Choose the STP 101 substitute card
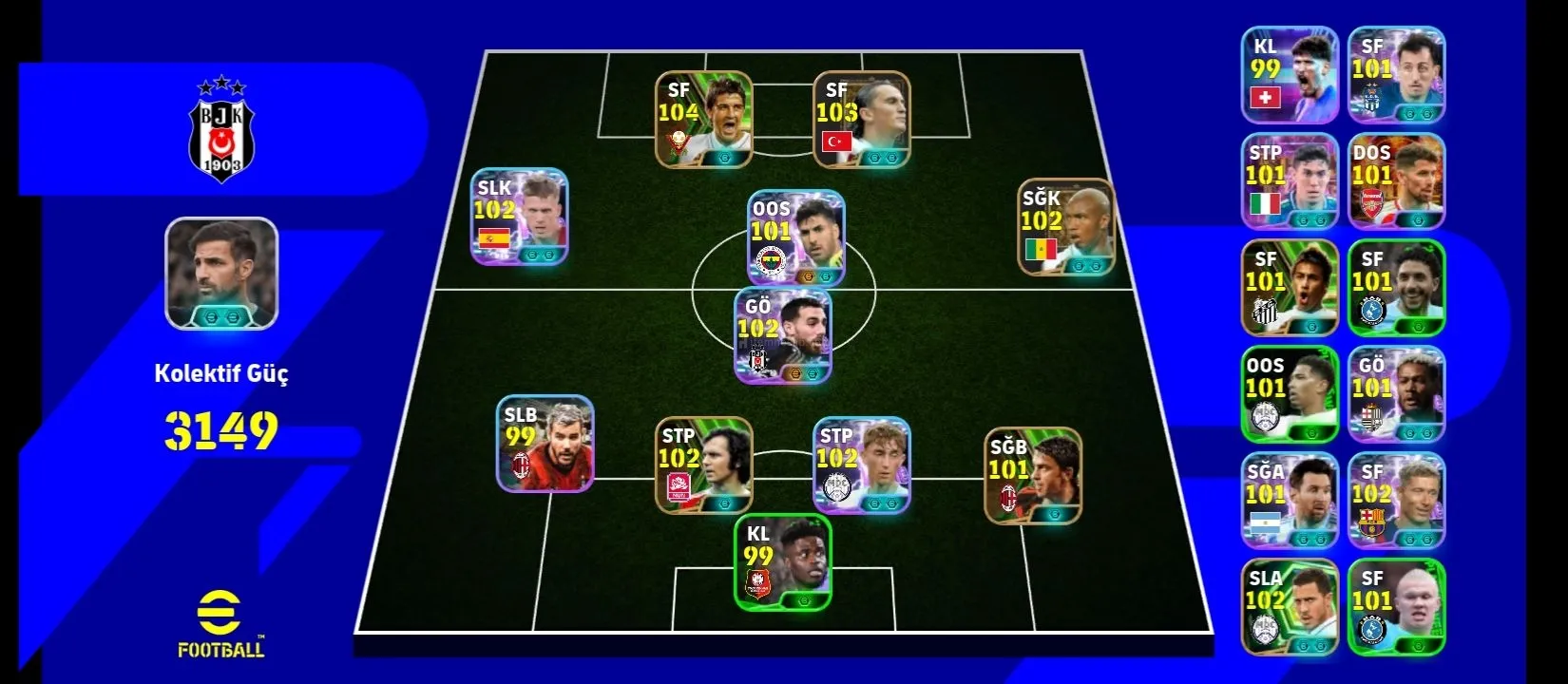The width and height of the screenshot is (1568, 684). 1290,181
